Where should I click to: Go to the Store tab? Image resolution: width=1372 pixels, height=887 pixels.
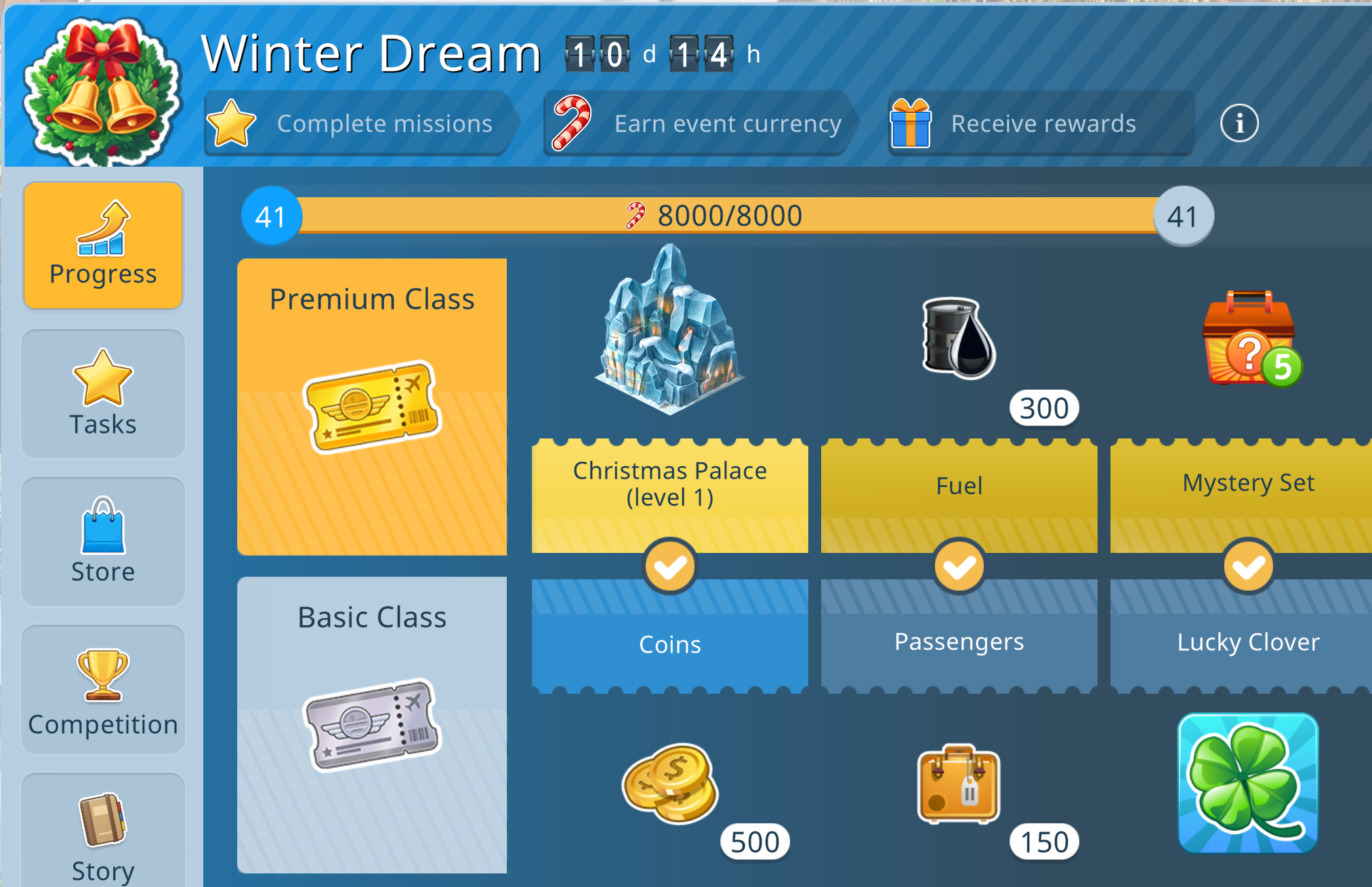(x=103, y=541)
